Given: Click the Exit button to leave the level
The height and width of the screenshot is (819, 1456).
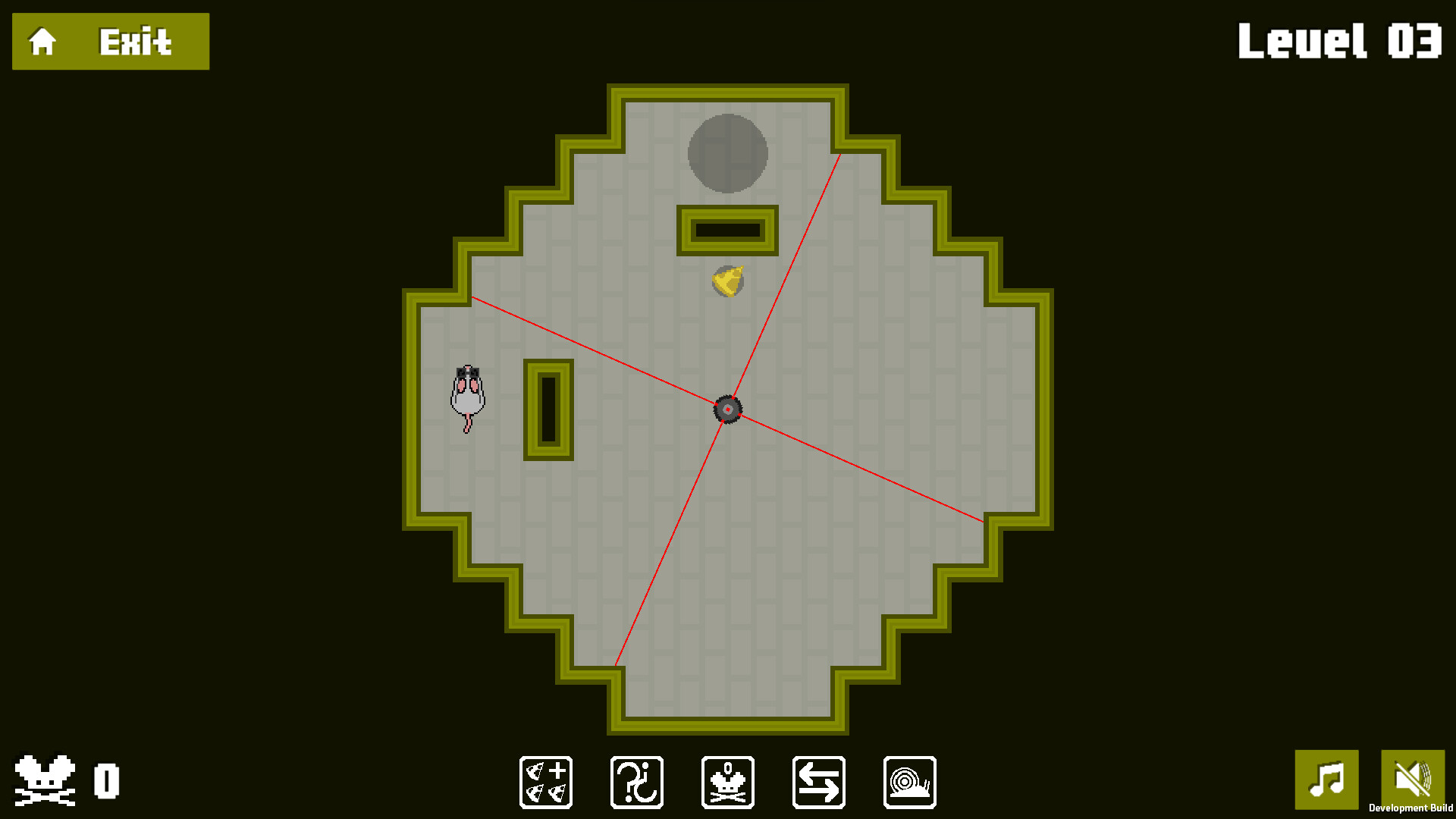Looking at the screenshot, I should pyautogui.click(x=133, y=40).
